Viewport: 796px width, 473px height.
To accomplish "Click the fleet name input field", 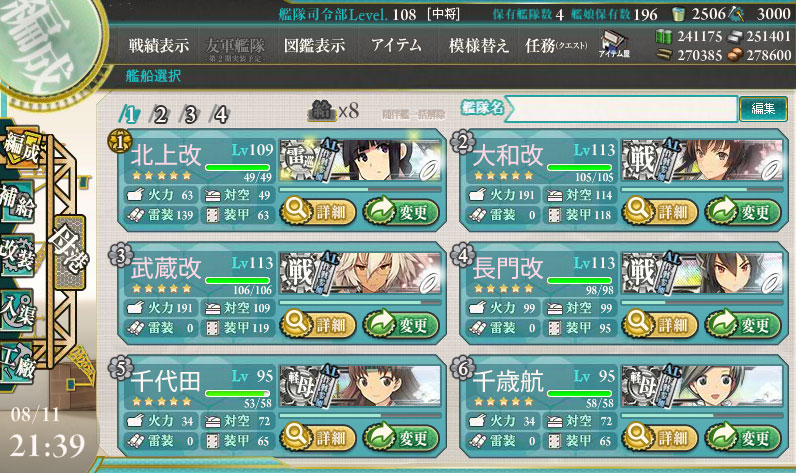I will click(x=620, y=108).
